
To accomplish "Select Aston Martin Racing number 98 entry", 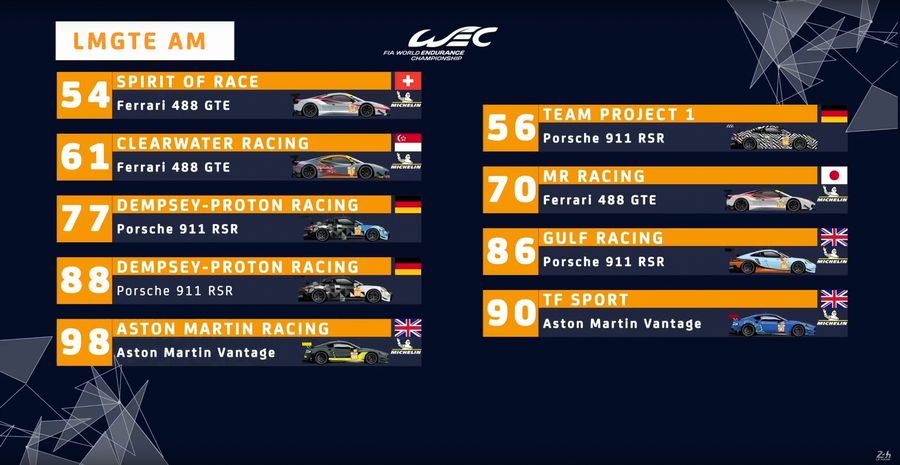I will [238, 342].
